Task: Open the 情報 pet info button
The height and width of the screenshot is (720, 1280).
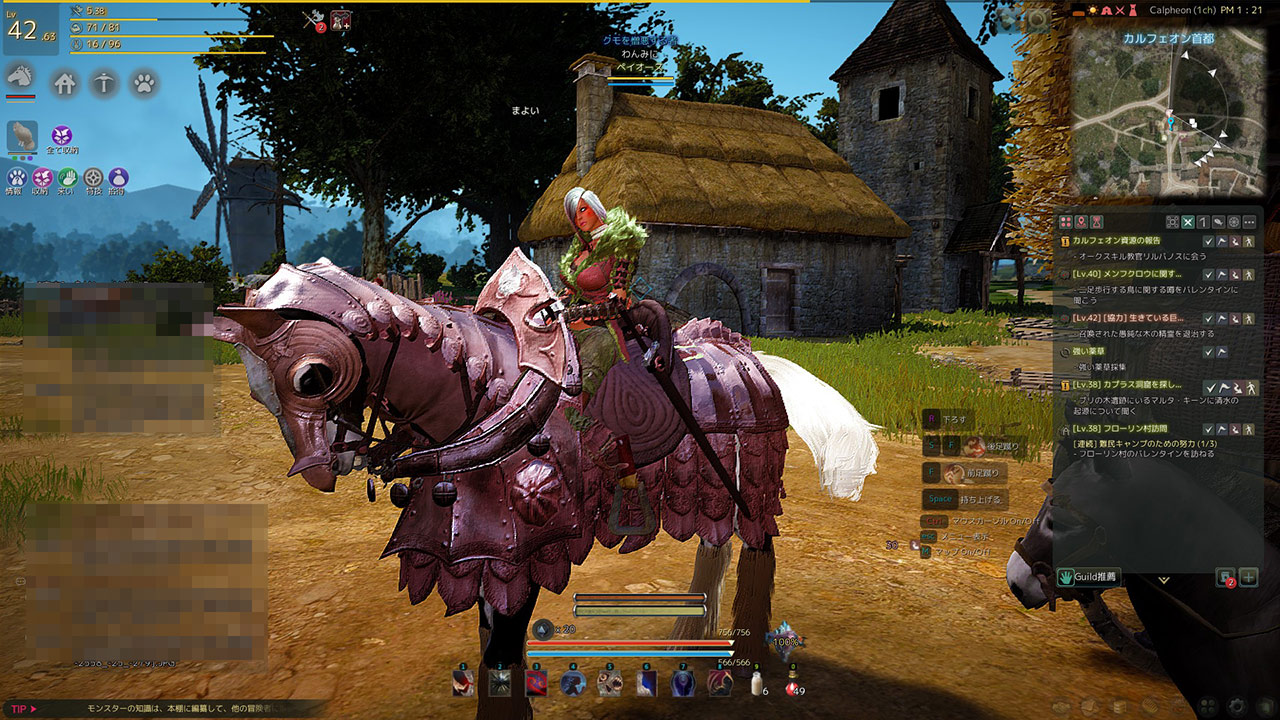Action: [16, 178]
